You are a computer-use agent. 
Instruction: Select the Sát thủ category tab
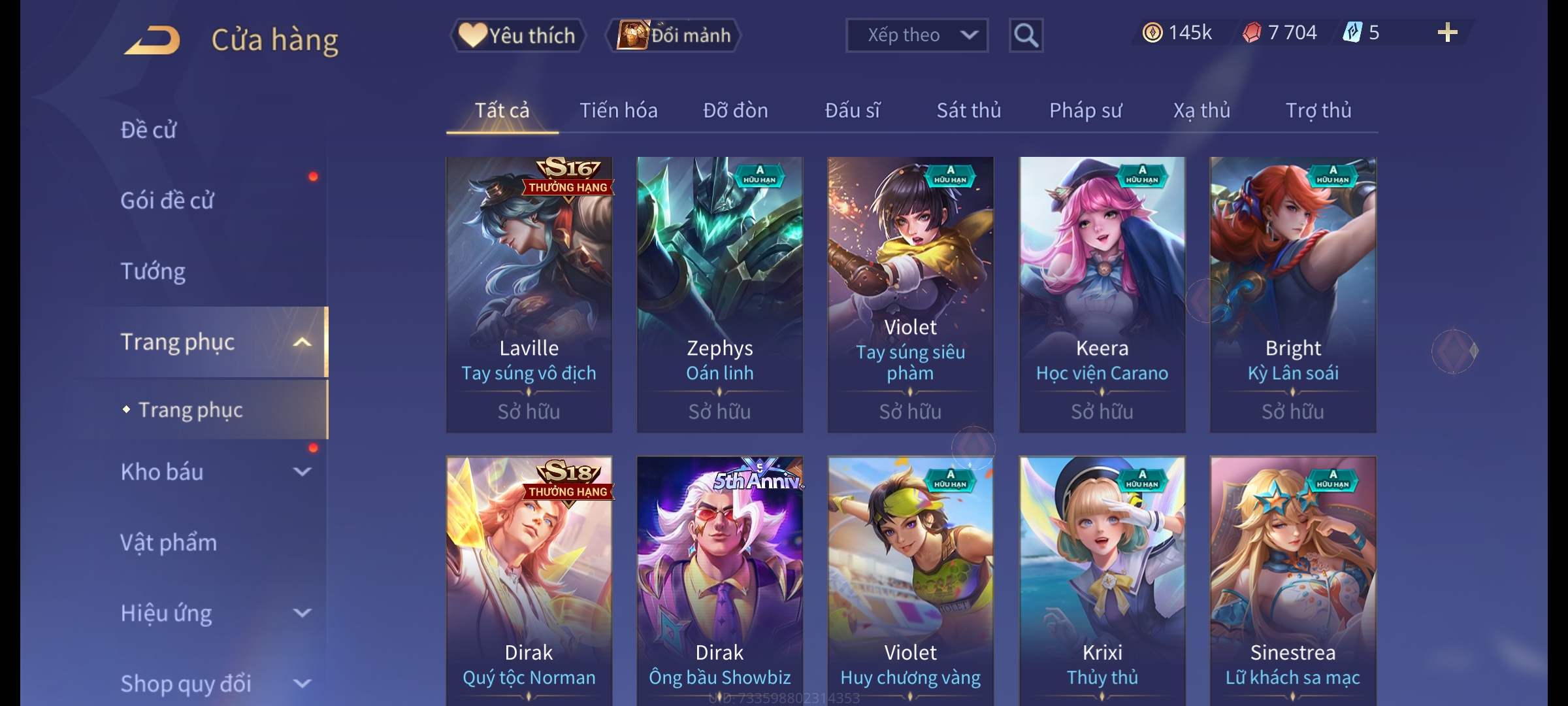pos(968,110)
